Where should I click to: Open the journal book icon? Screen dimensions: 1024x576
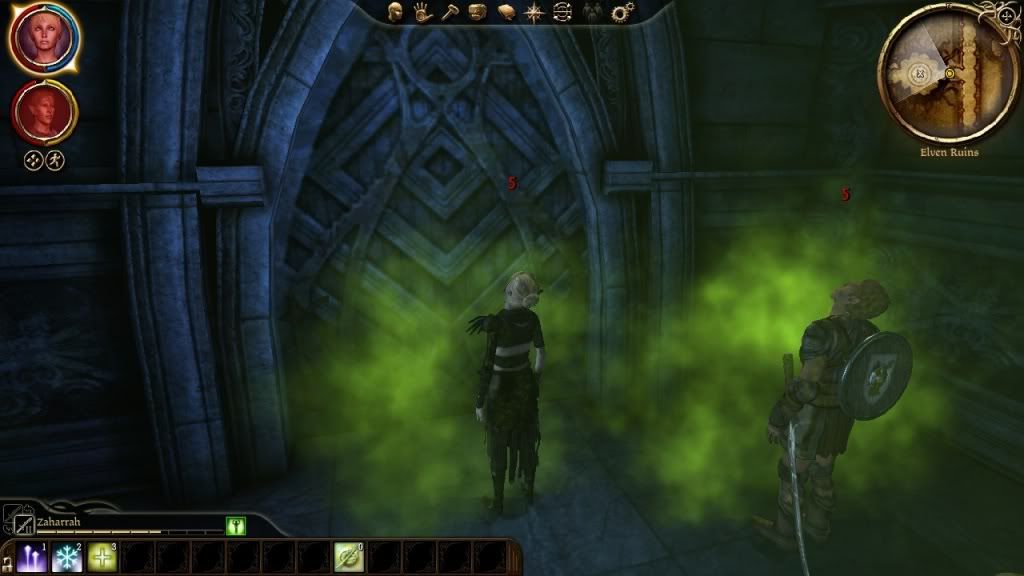coord(507,13)
